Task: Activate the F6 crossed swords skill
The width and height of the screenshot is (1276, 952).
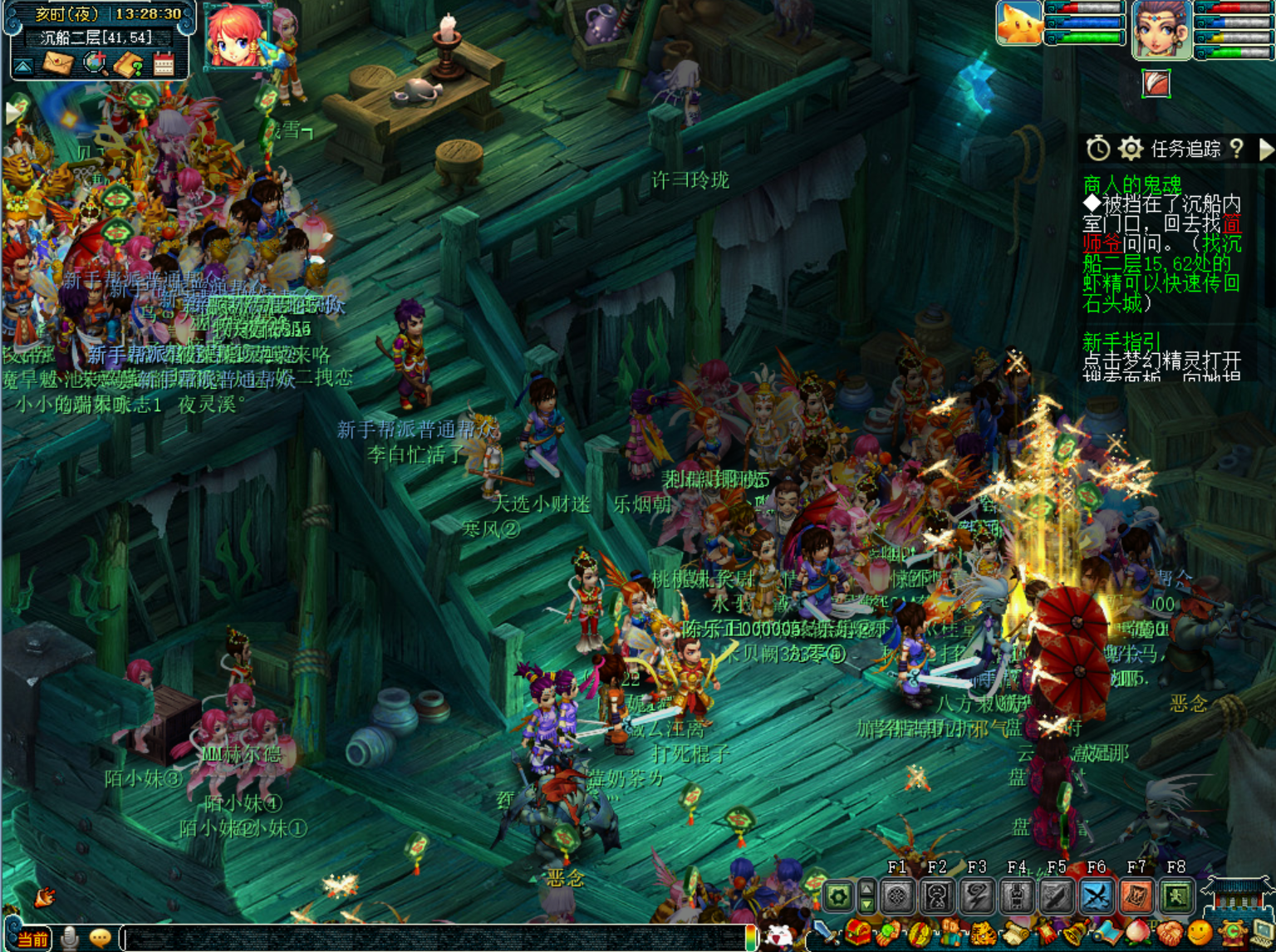Action: 1097,896
